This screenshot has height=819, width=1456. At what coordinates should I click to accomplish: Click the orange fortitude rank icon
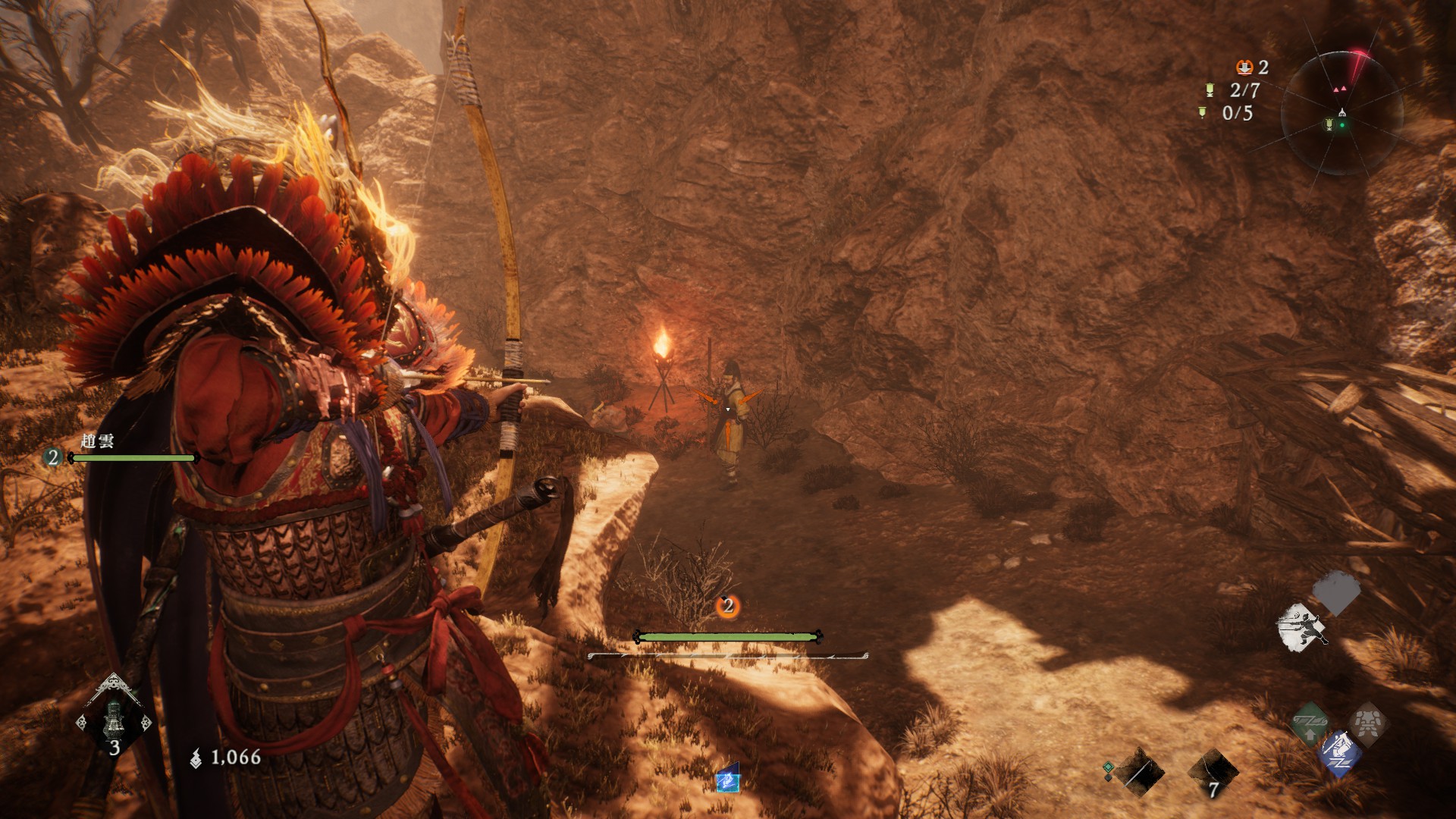tap(1244, 67)
